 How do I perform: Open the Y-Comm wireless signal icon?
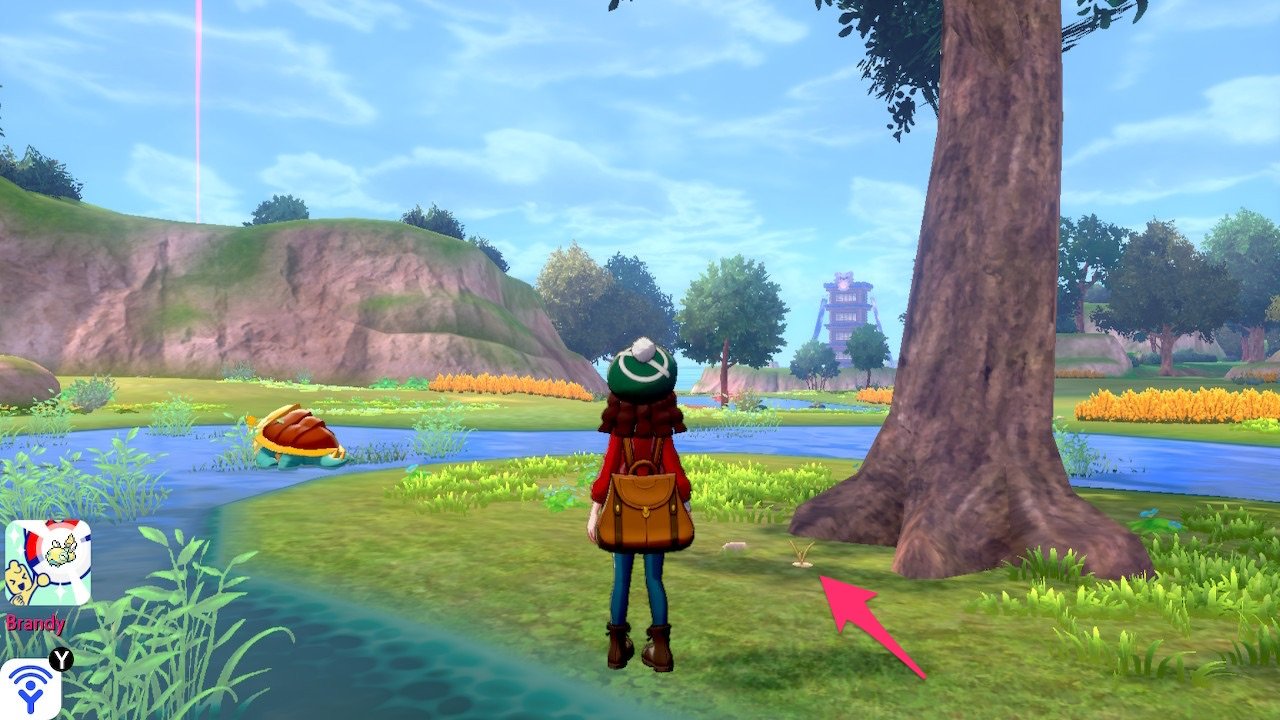coord(29,690)
